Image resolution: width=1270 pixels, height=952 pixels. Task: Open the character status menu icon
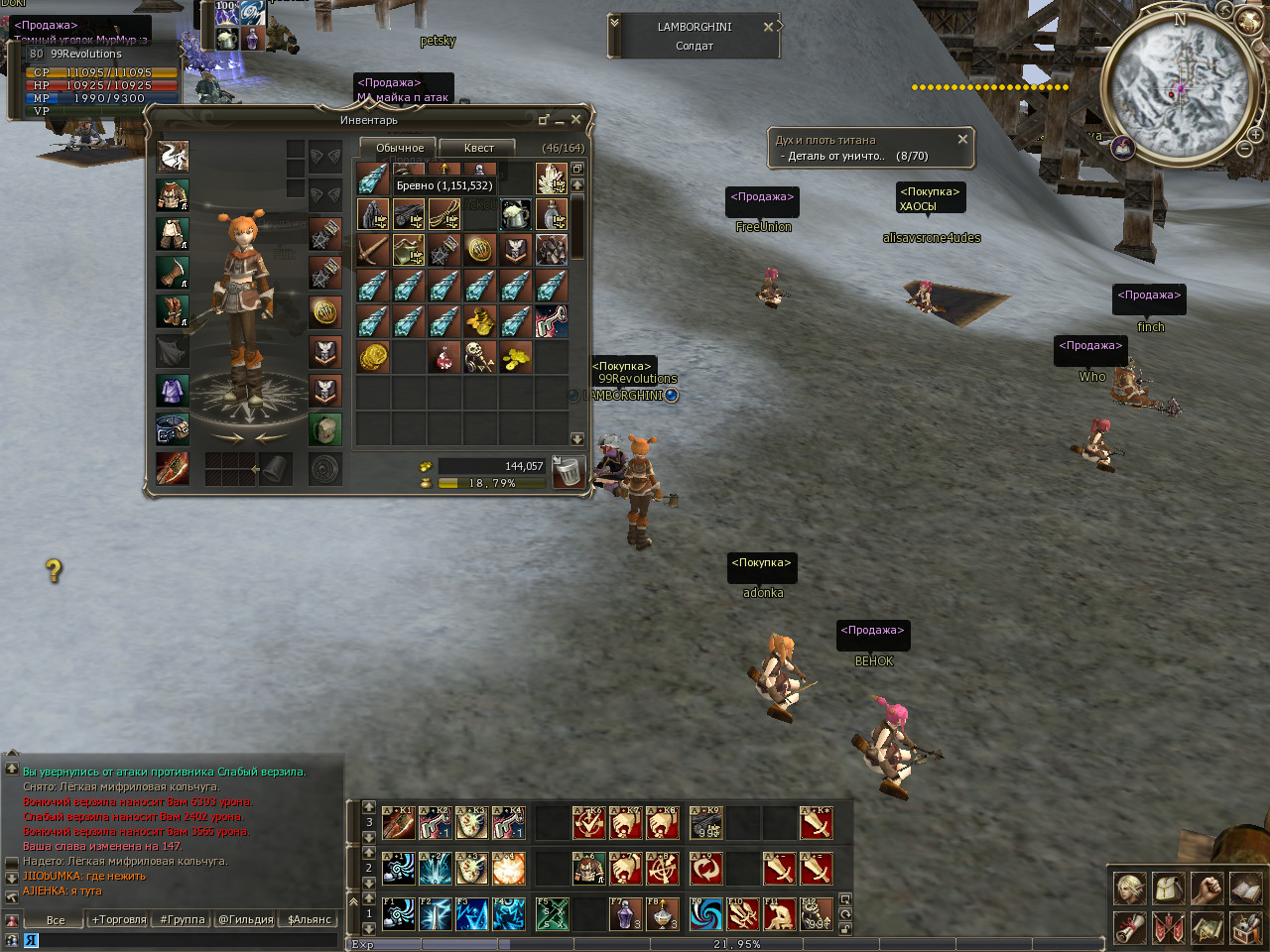(1129, 889)
